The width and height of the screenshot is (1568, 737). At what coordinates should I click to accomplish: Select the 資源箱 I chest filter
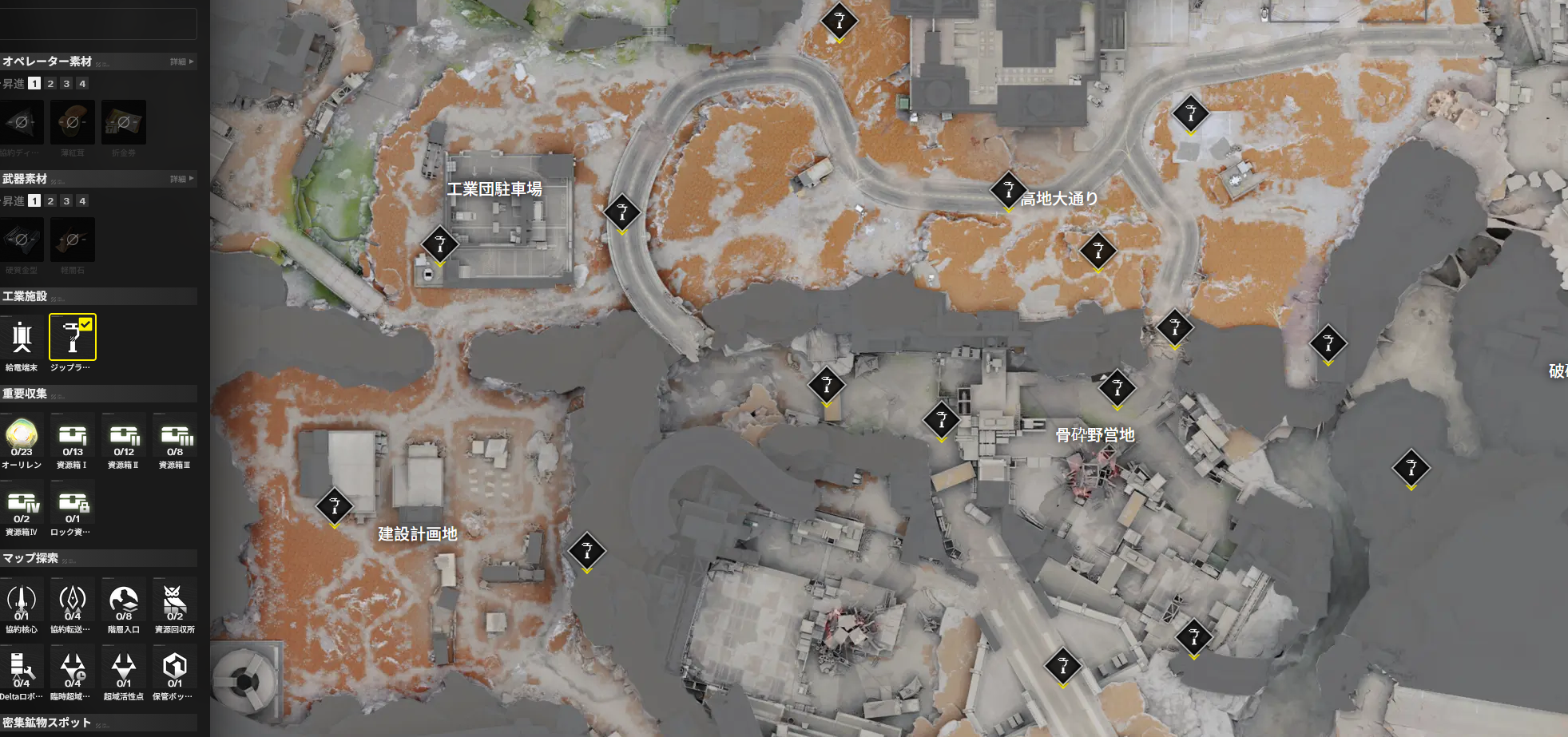tap(73, 436)
